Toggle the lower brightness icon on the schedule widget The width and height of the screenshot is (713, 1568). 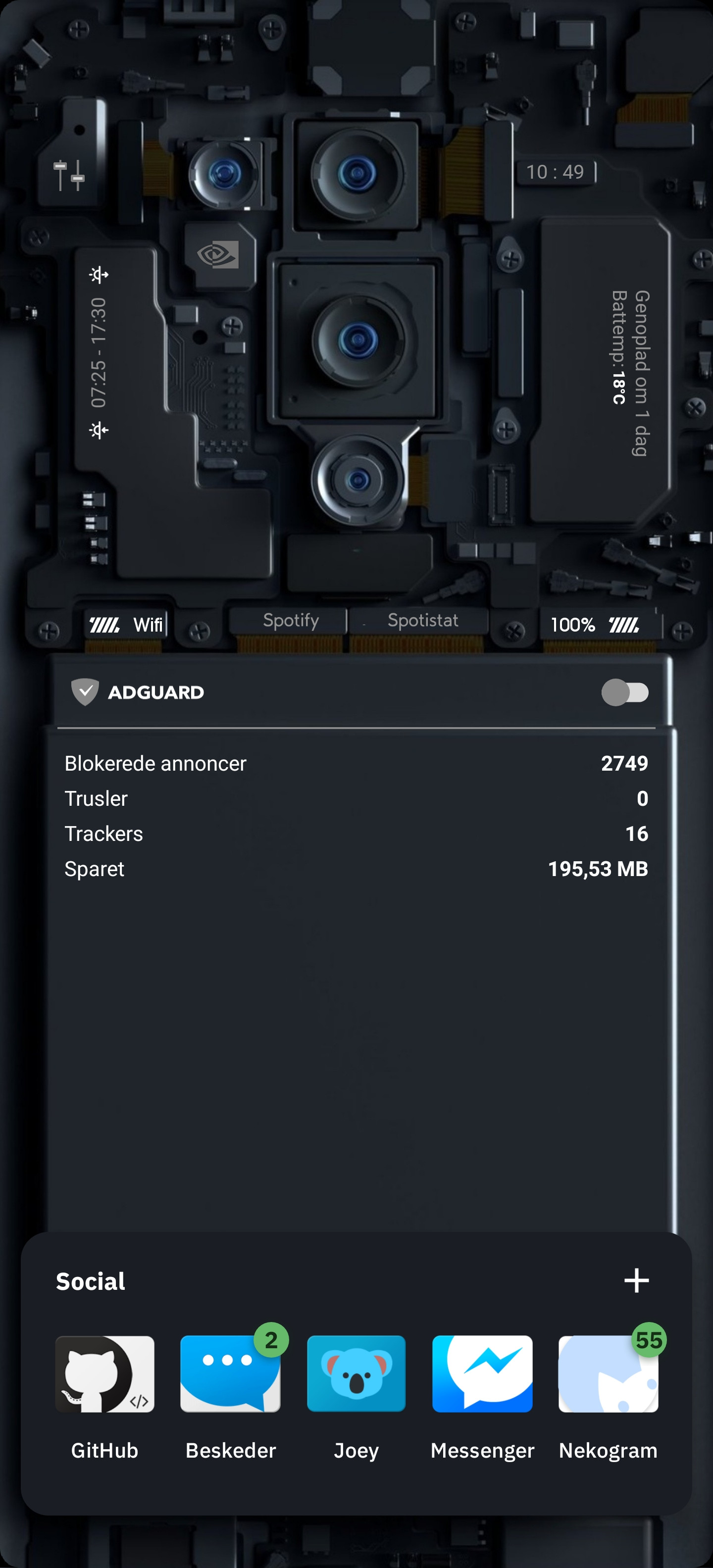pyautogui.click(x=99, y=429)
